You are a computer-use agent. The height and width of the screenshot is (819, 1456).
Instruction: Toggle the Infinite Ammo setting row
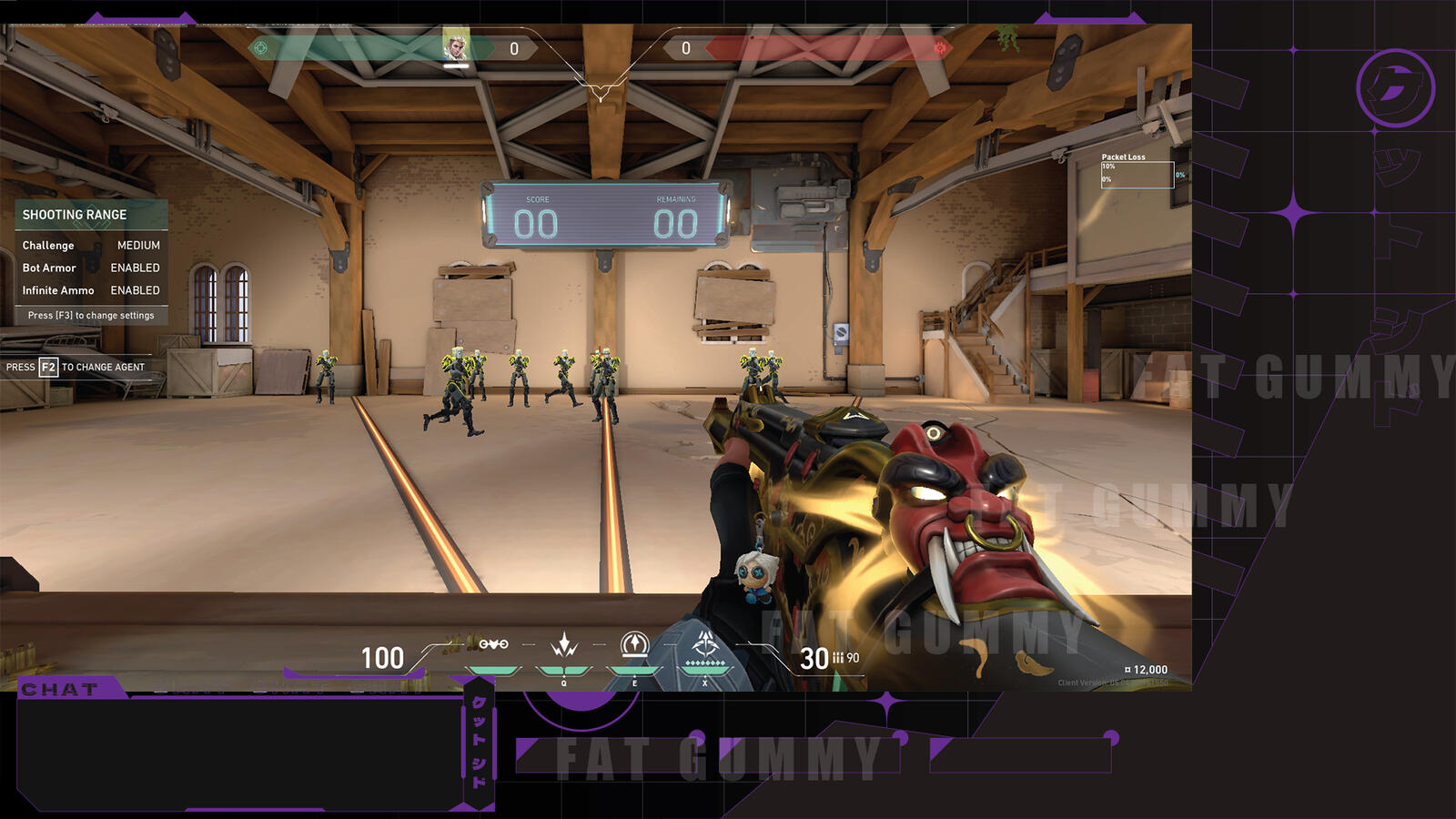point(91,291)
